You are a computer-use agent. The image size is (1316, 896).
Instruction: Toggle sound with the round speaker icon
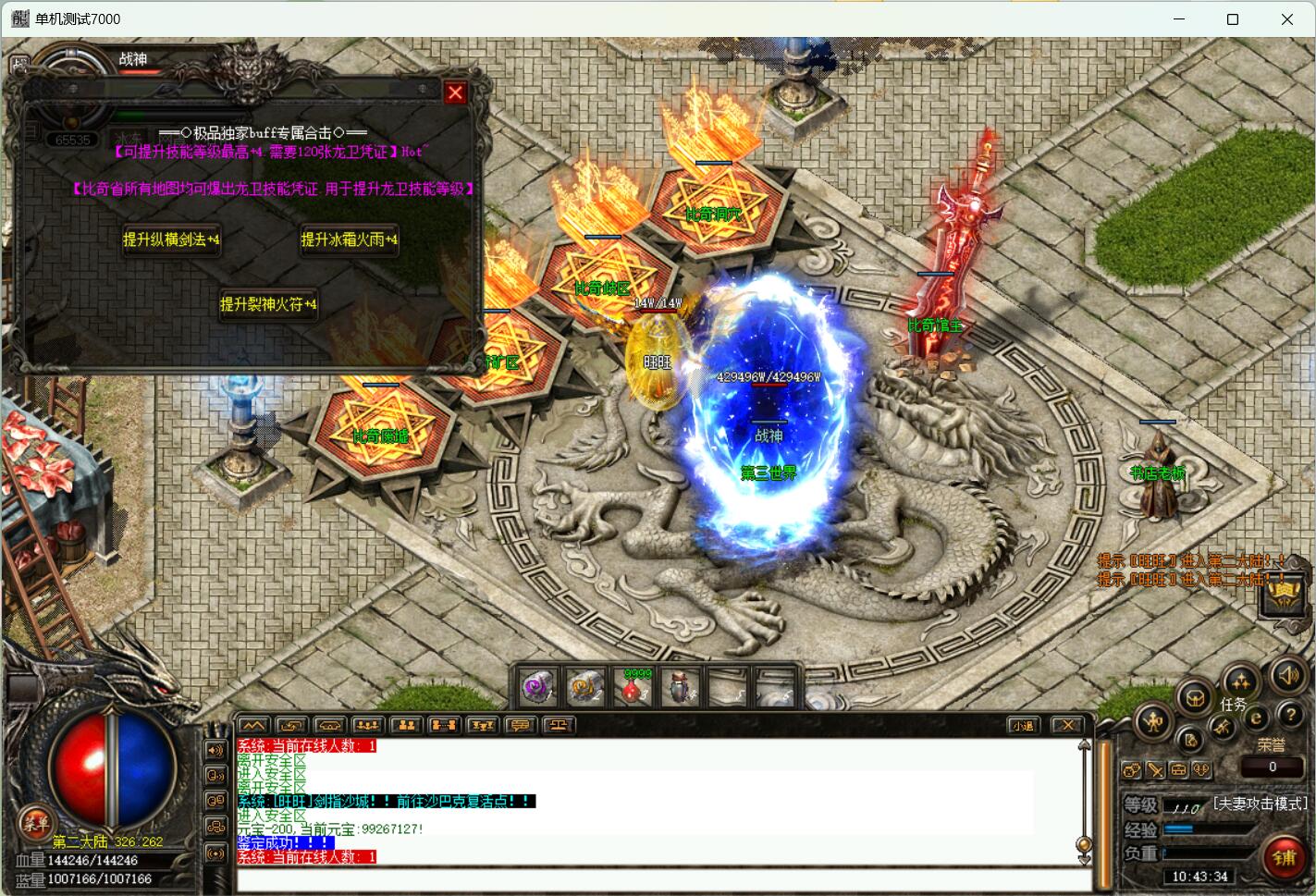(x=1287, y=676)
